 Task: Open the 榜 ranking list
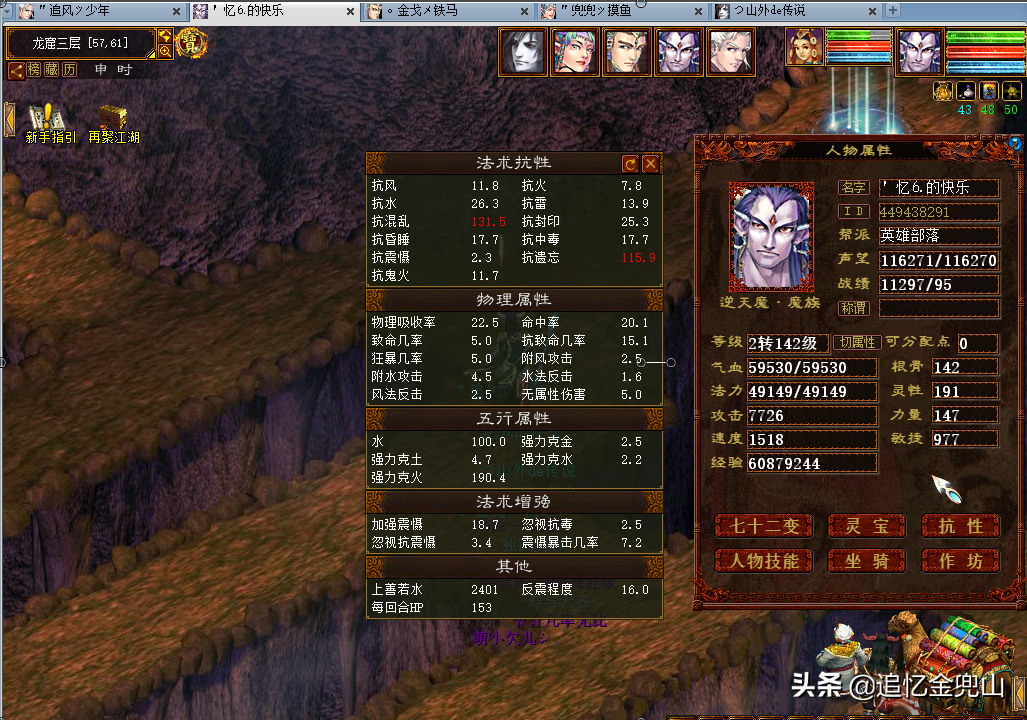[x=35, y=70]
